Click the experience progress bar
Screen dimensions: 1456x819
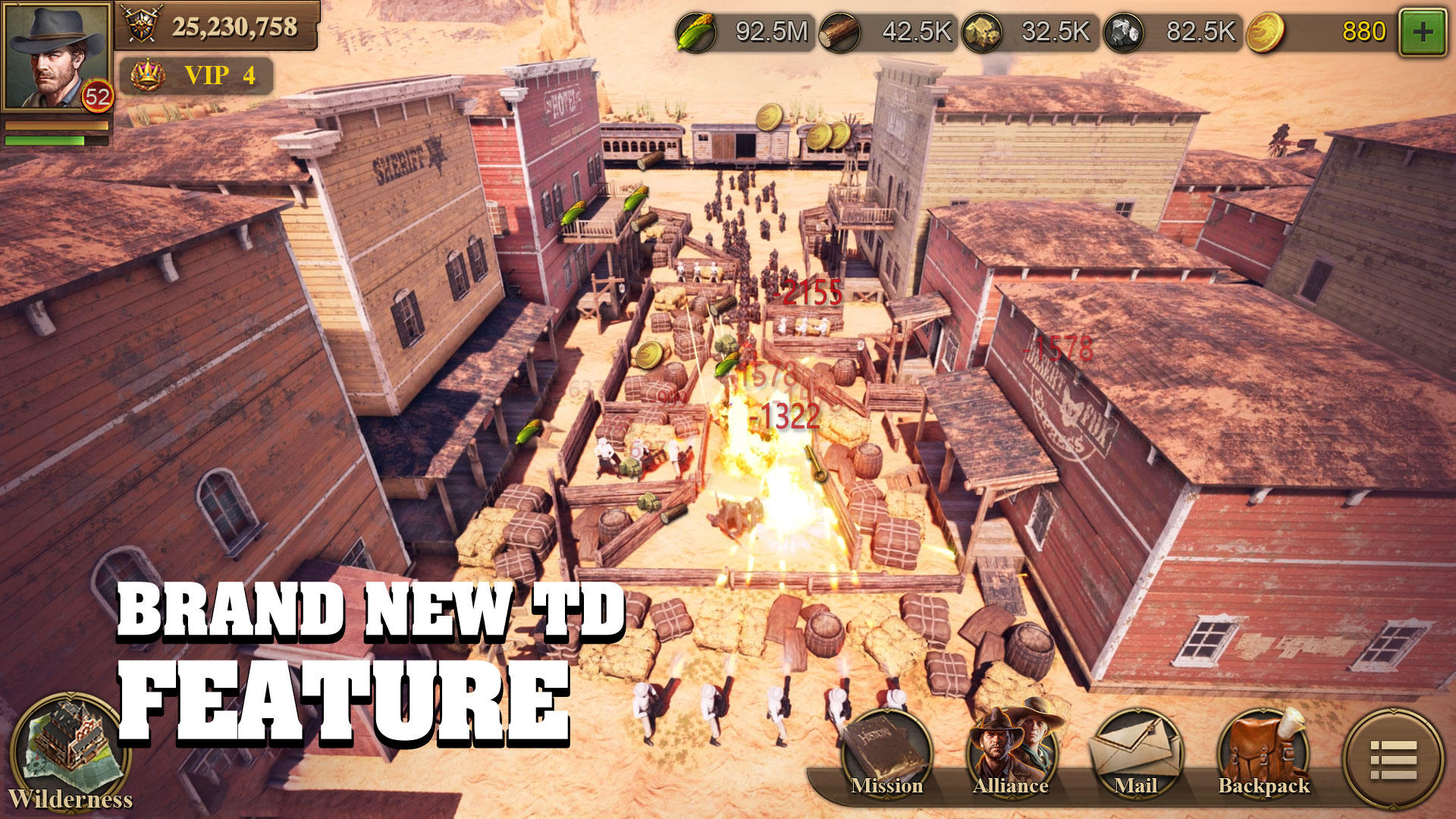coord(57,141)
